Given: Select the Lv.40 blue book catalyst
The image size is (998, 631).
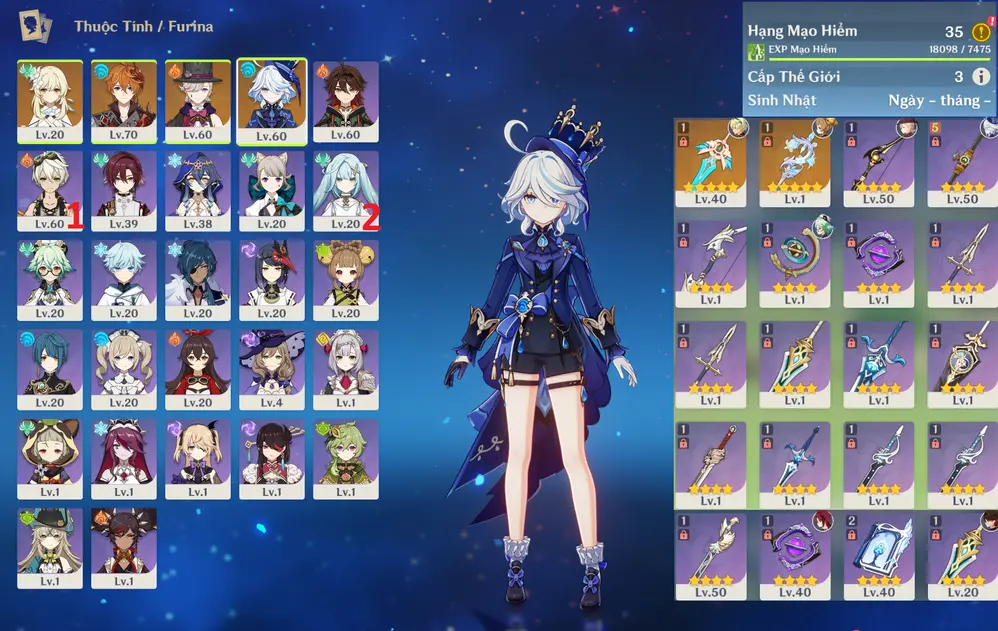Looking at the screenshot, I should pos(878,555).
